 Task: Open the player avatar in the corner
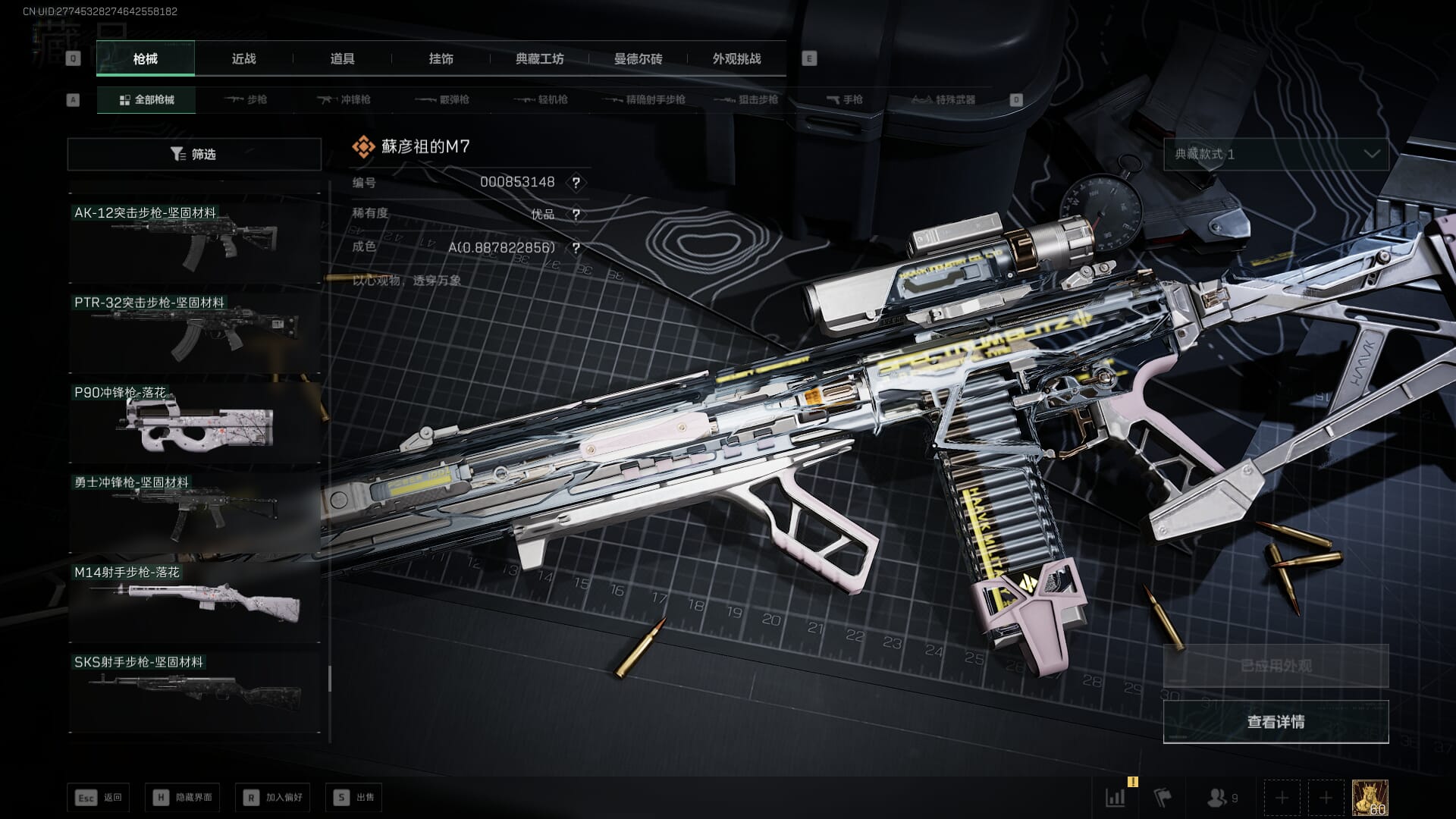[1370, 798]
